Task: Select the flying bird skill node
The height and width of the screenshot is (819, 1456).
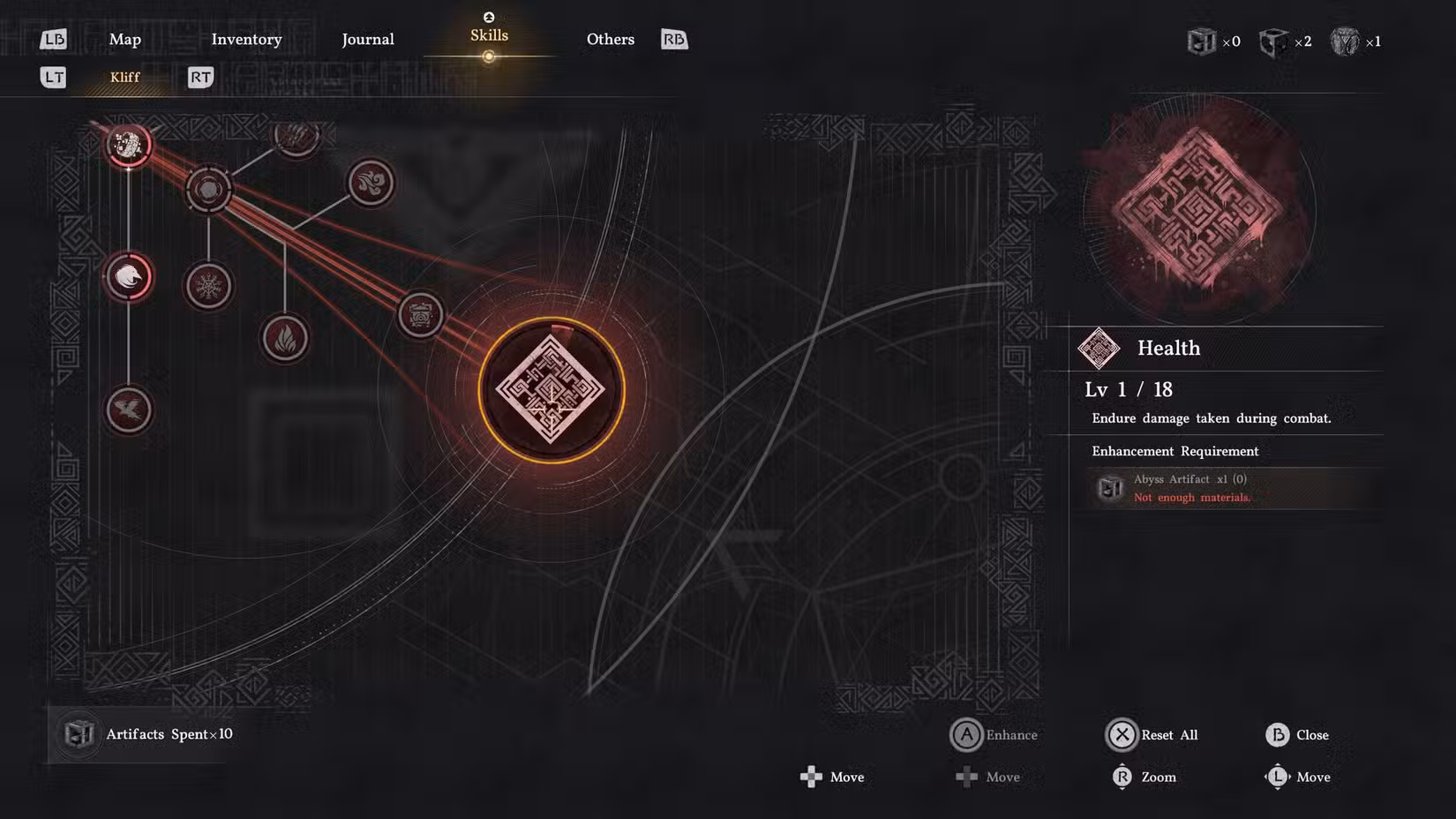Action: (x=129, y=409)
